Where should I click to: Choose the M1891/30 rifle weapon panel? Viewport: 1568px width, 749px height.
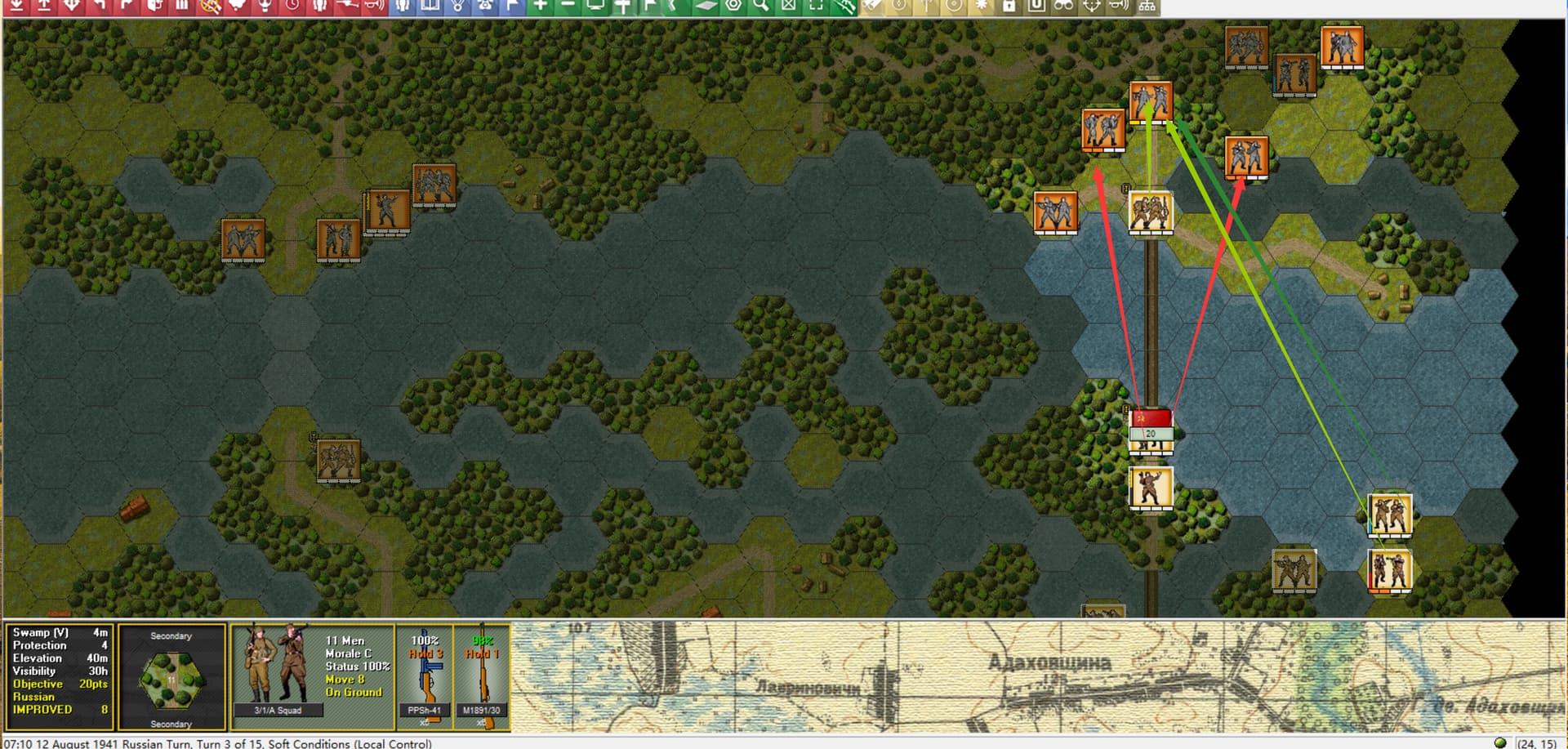481,676
